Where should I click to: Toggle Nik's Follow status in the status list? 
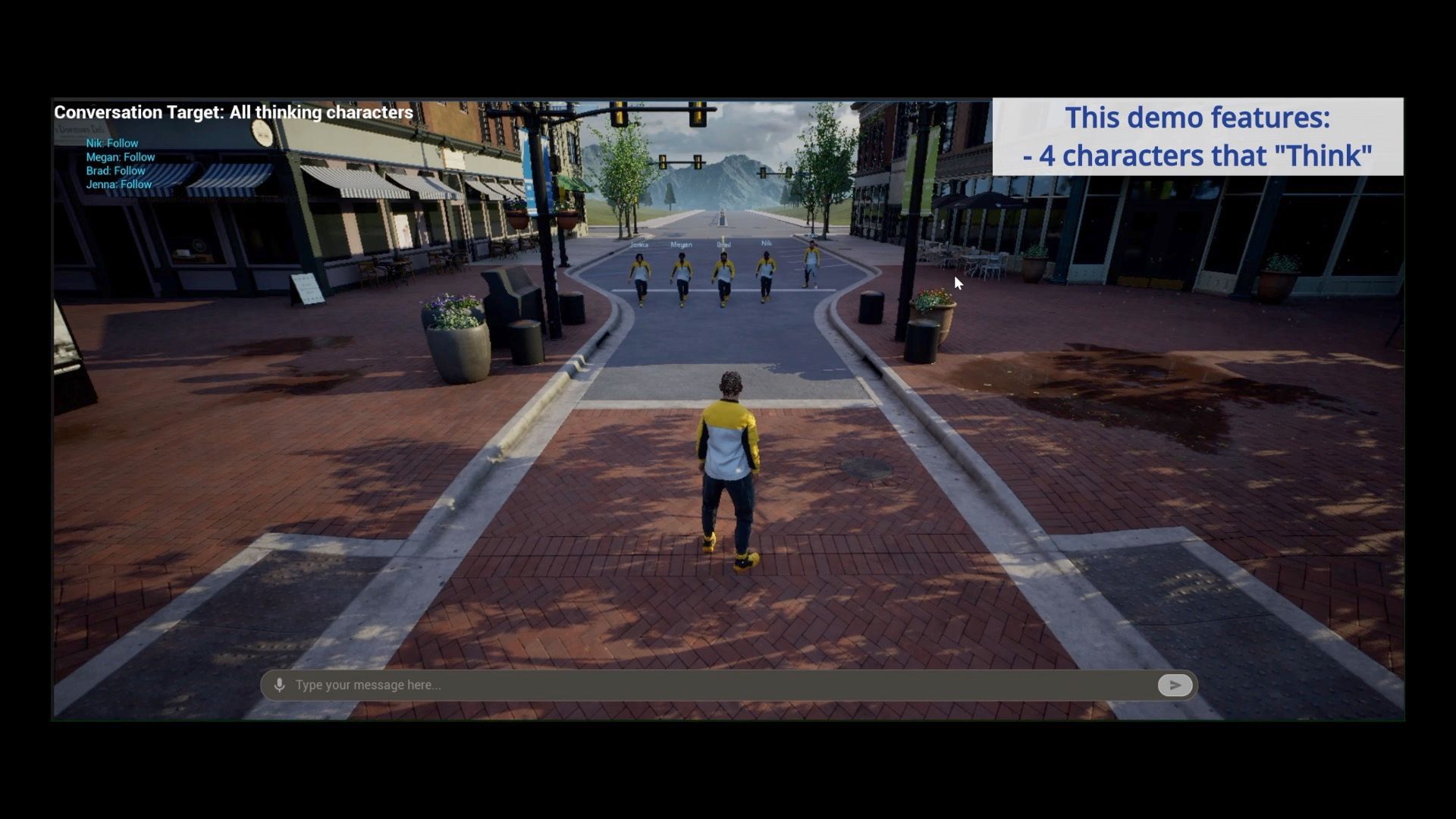pos(111,143)
